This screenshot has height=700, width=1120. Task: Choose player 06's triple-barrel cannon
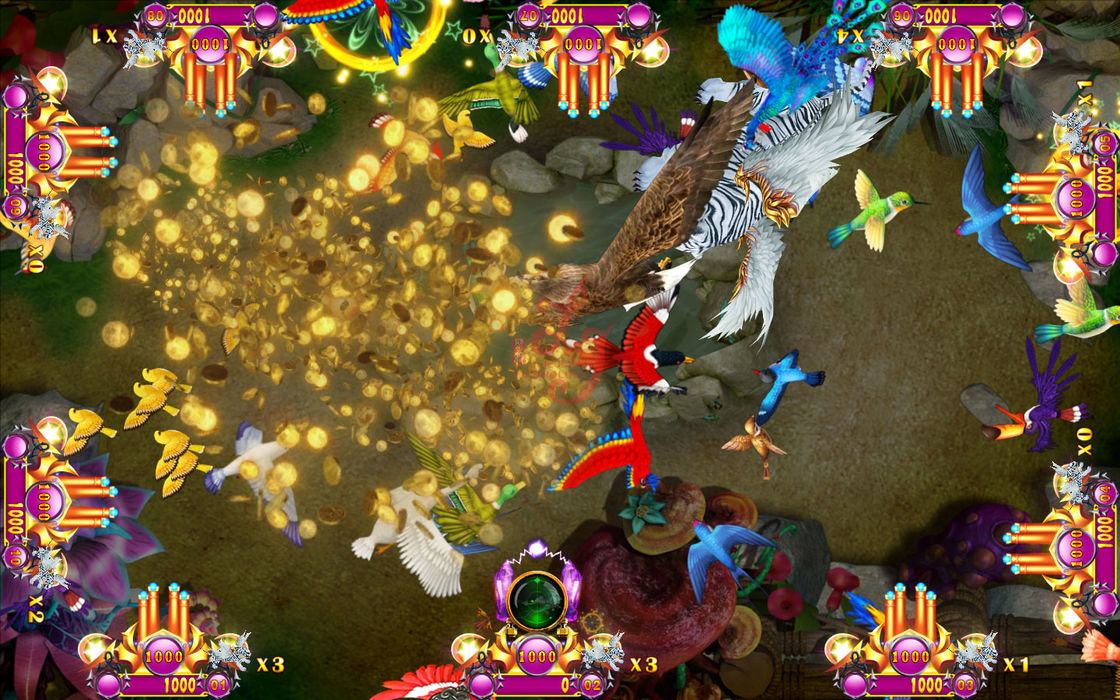[957, 78]
